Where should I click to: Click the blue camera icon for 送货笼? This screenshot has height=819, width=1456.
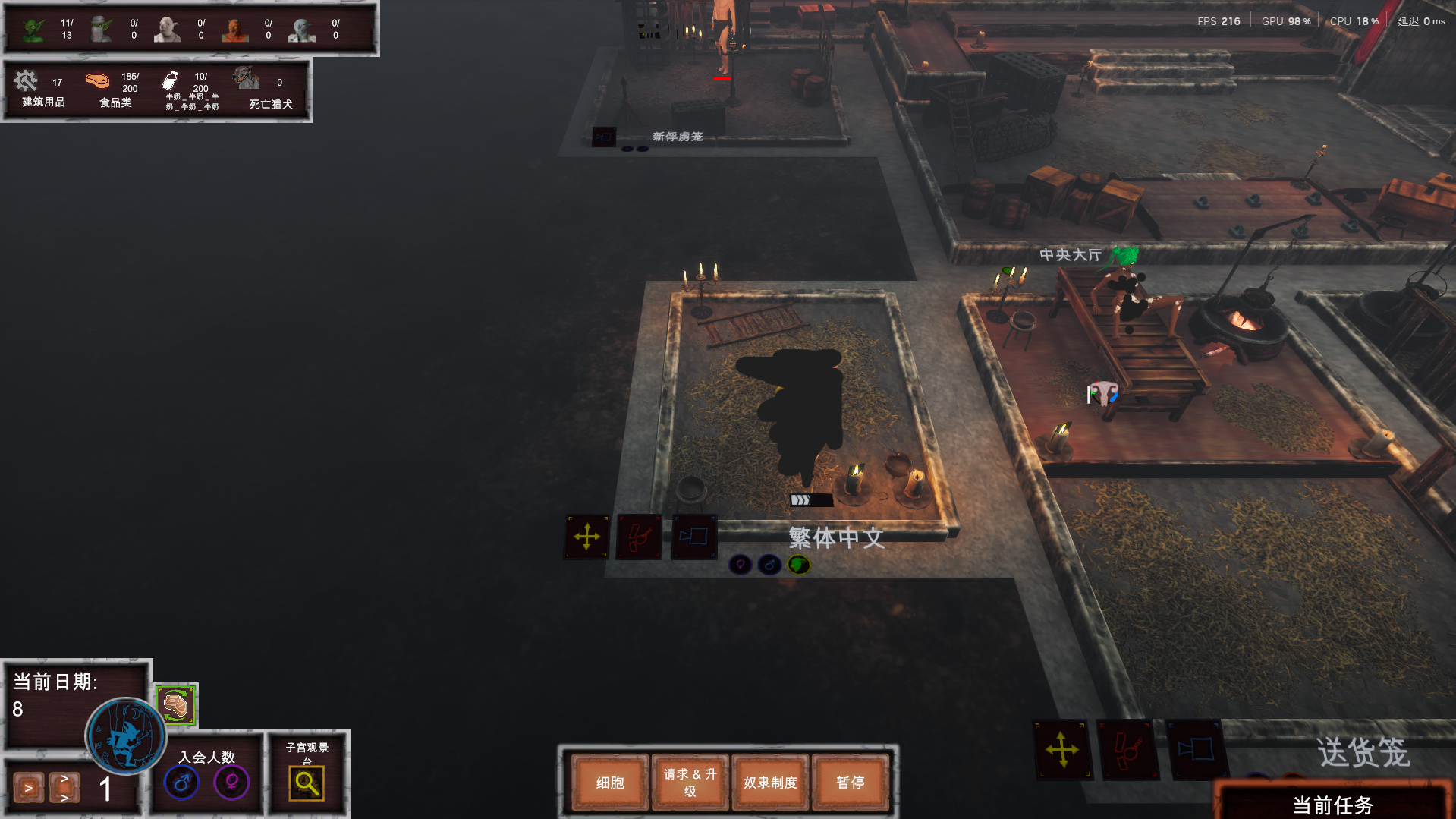1195,750
